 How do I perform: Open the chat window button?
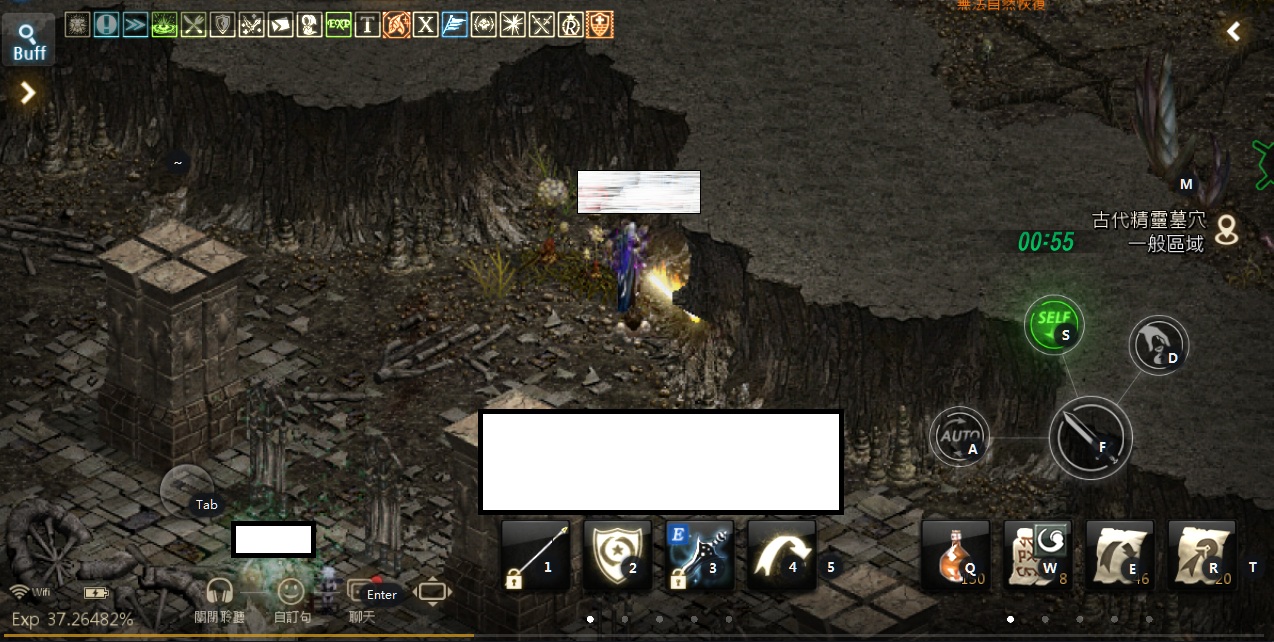click(x=362, y=592)
